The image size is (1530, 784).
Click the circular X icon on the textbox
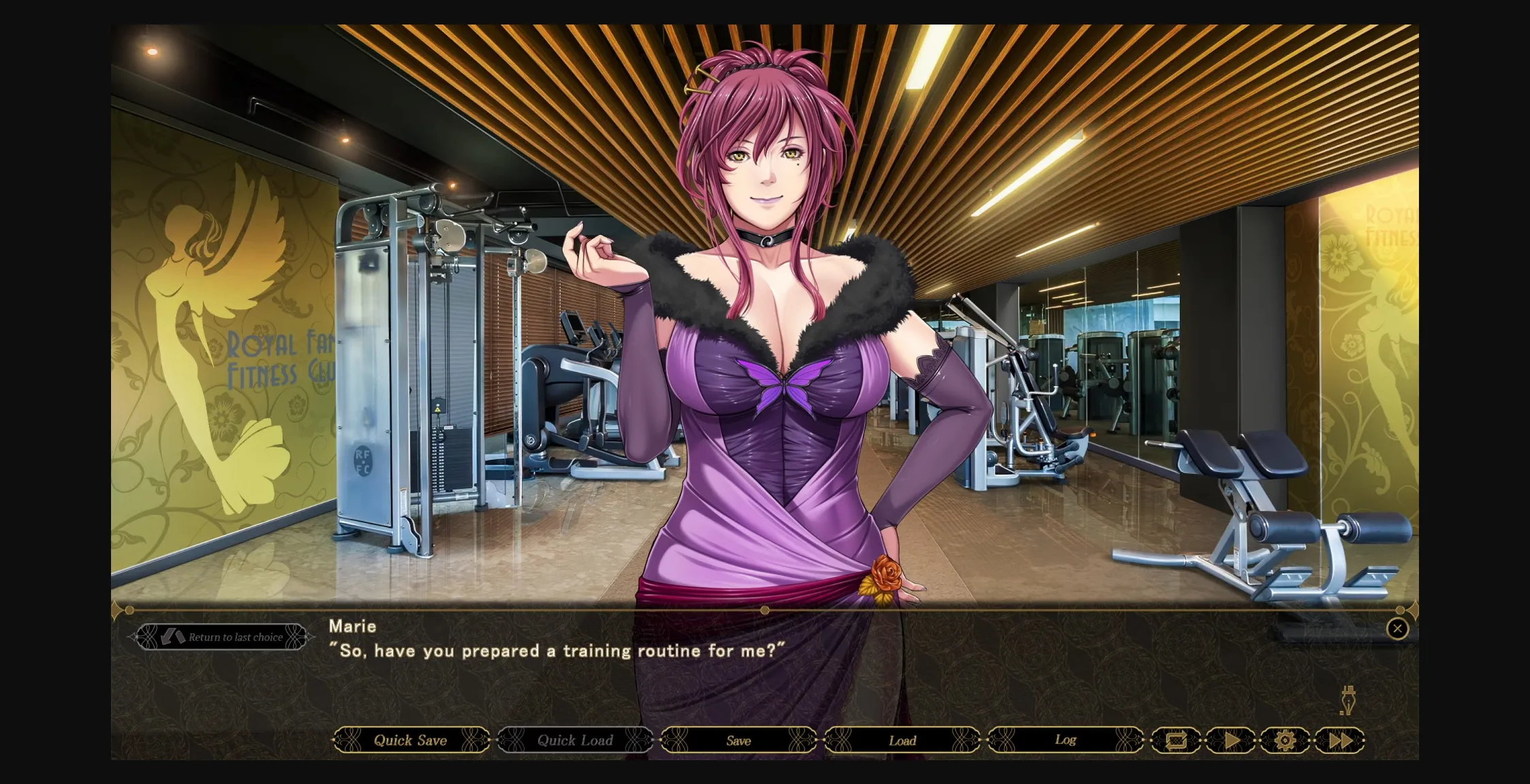1398,629
